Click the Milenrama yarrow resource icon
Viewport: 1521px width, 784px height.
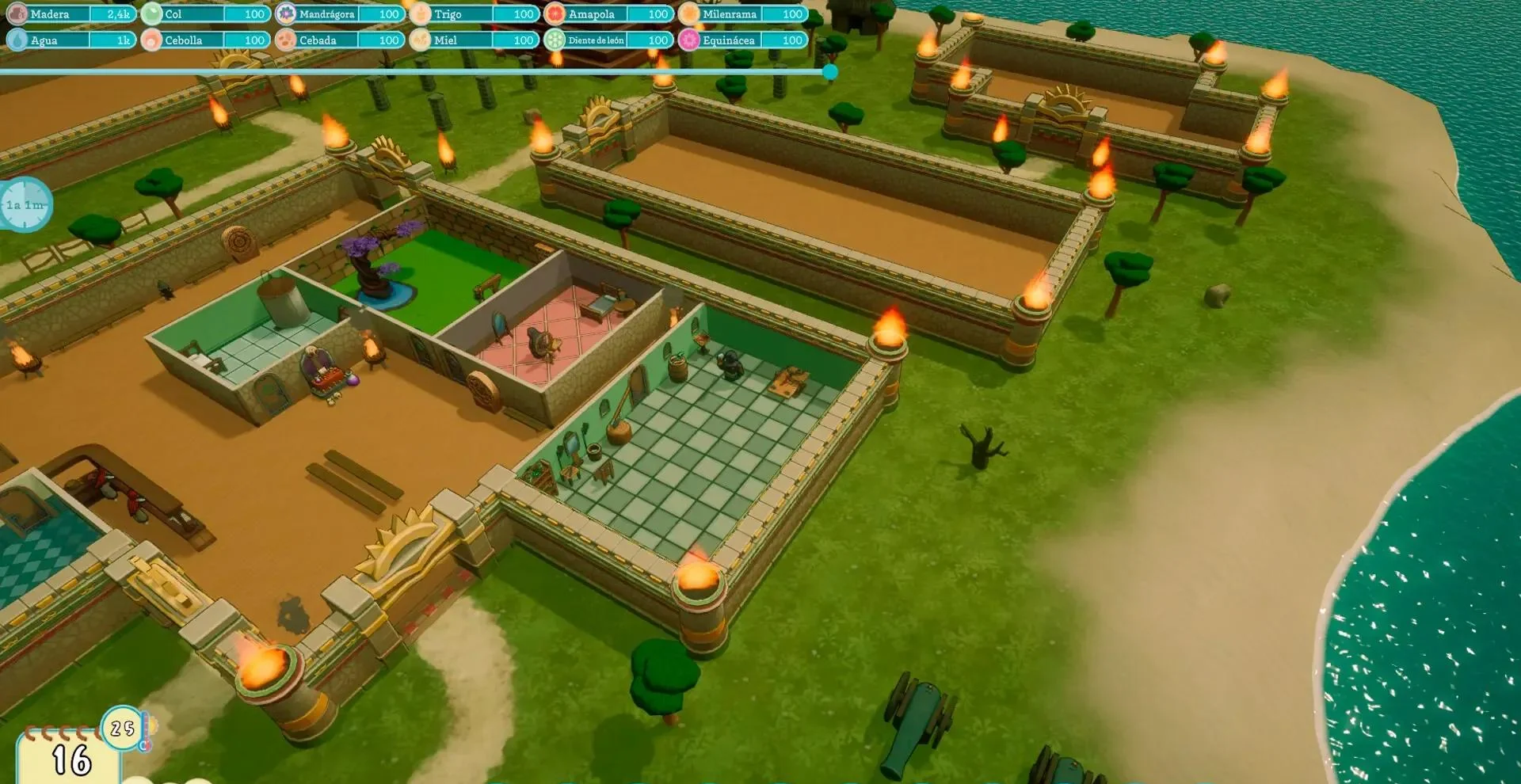point(691,13)
